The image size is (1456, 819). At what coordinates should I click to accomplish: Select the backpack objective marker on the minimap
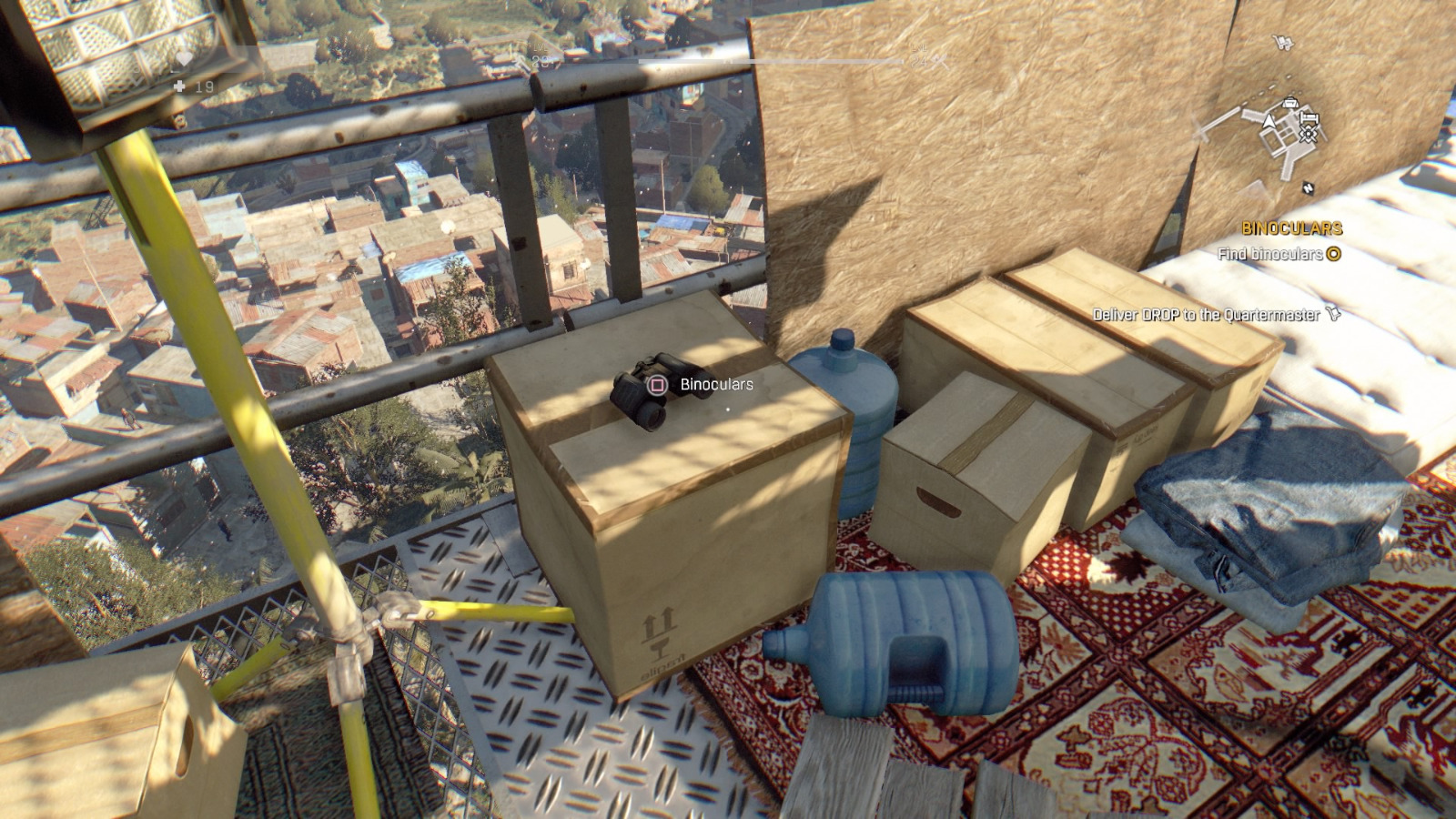click(1290, 103)
